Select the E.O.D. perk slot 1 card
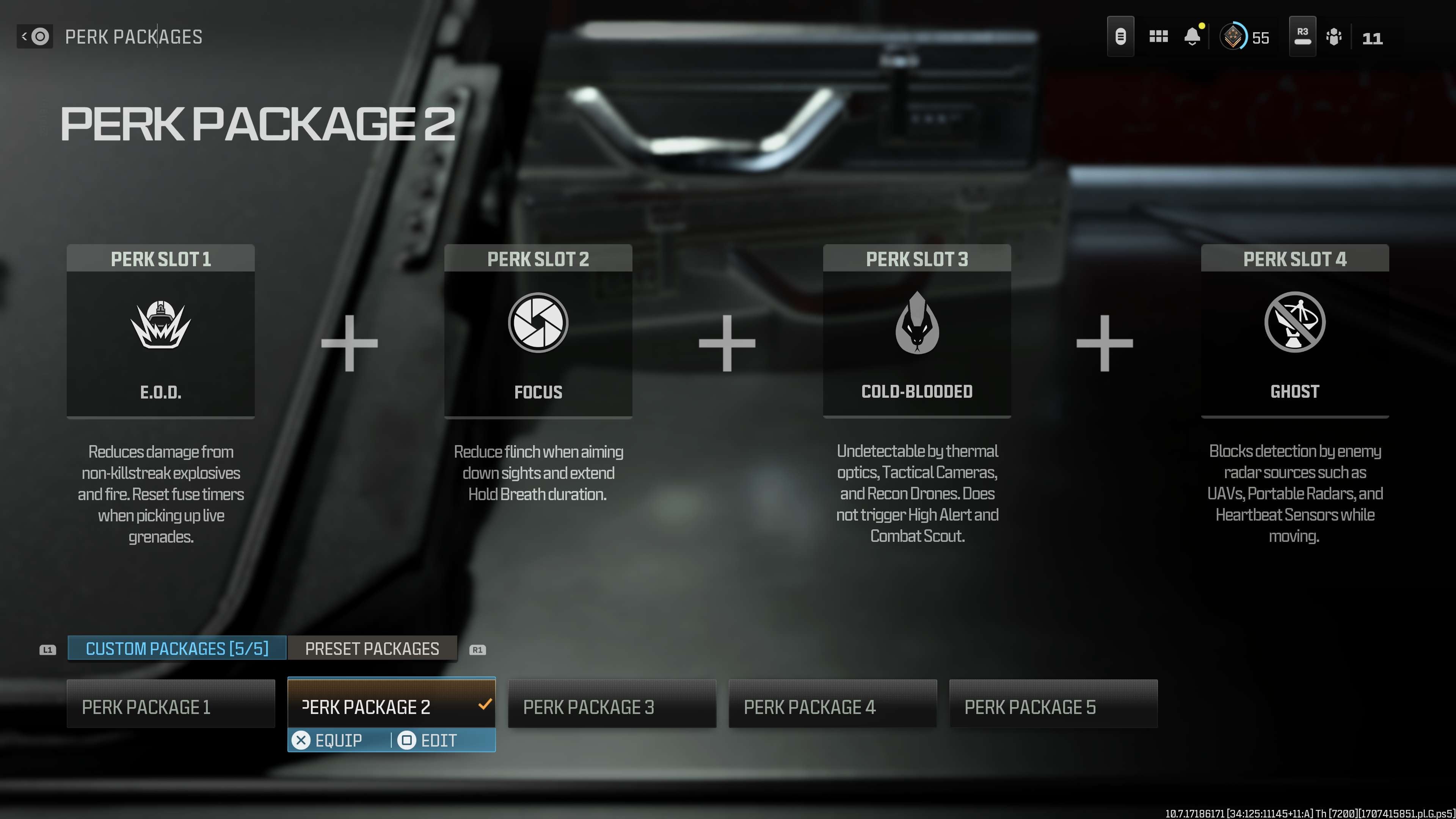The image size is (1456, 819). (160, 331)
